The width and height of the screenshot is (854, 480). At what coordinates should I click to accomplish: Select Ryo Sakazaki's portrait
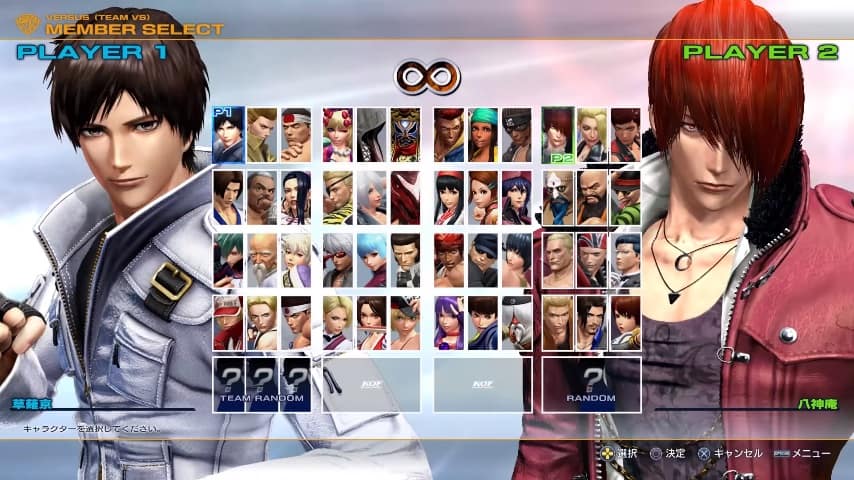(558, 322)
